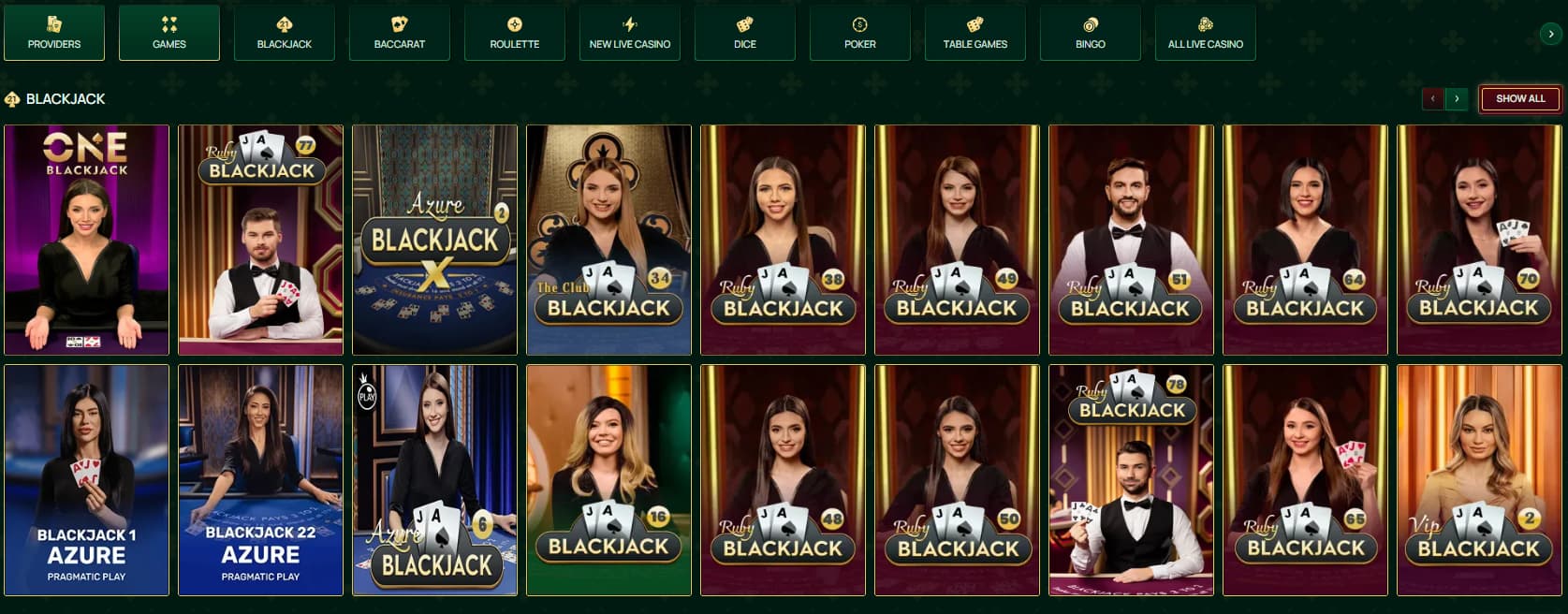The height and width of the screenshot is (614, 1568).
Task: Open Blackjack 1 Azure by Pragmatic Play
Action: 87,479
